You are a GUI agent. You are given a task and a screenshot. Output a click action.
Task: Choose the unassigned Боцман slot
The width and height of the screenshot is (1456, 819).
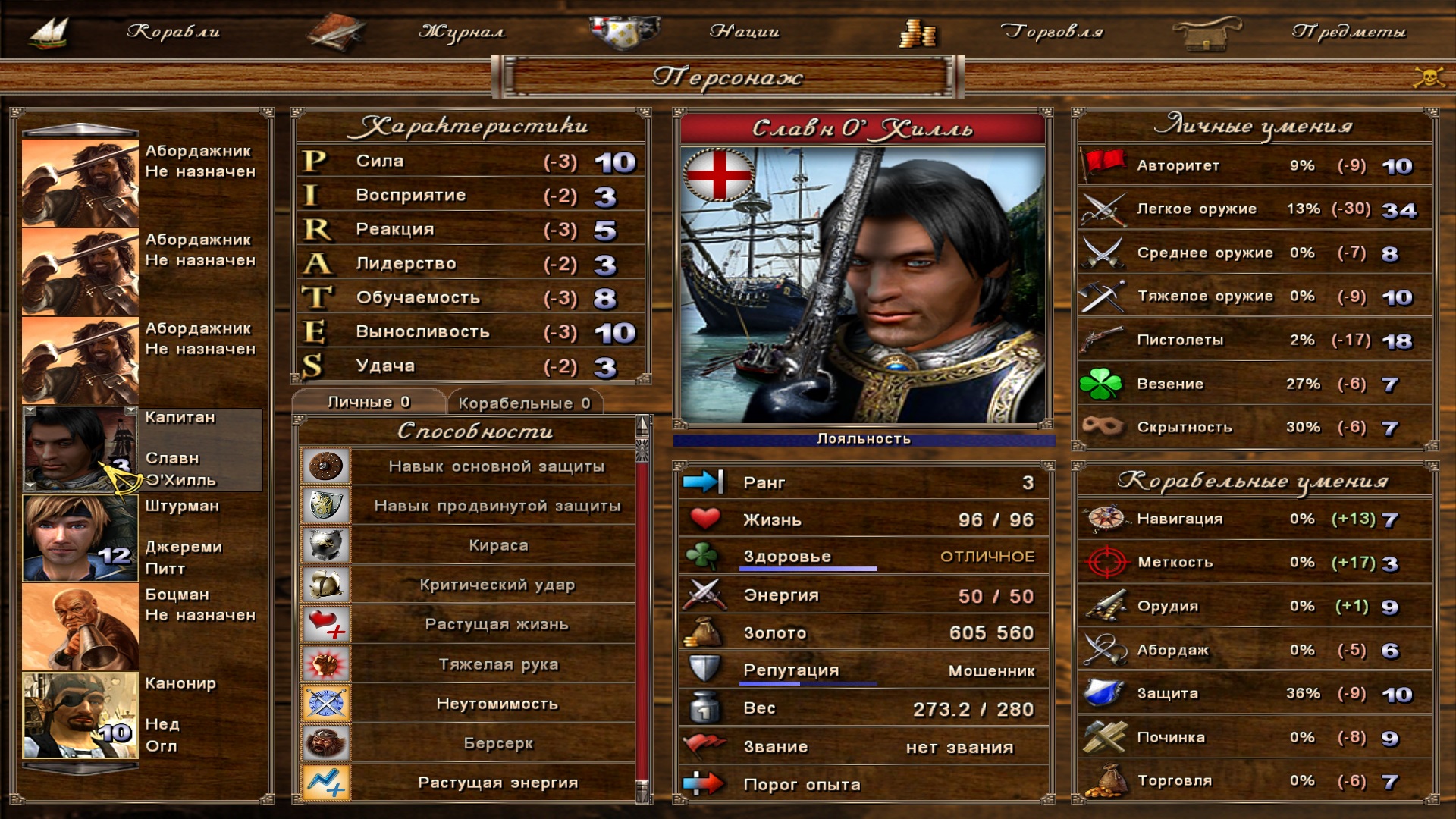coord(80,626)
